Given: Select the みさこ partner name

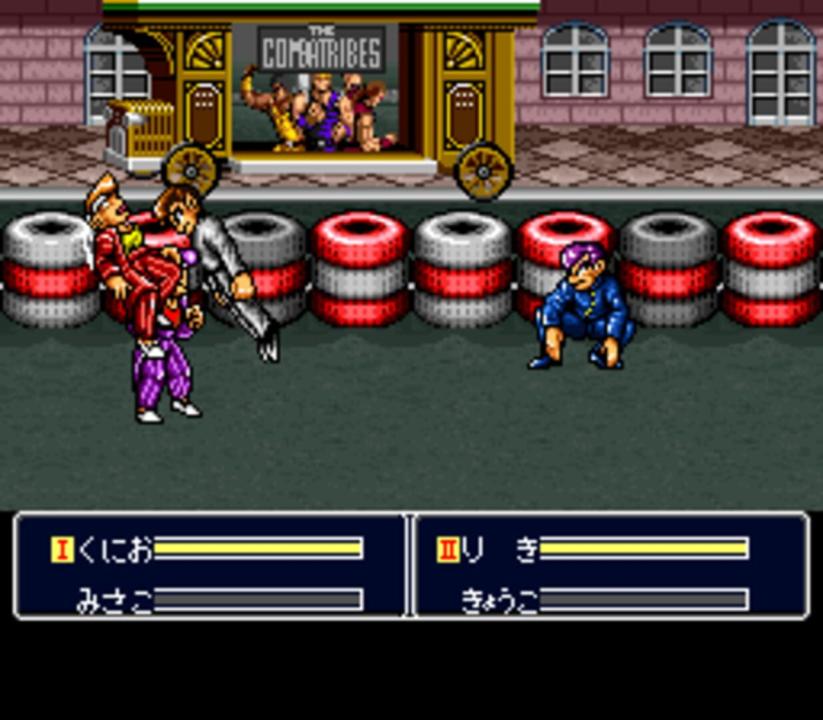Looking at the screenshot, I should (114, 601).
